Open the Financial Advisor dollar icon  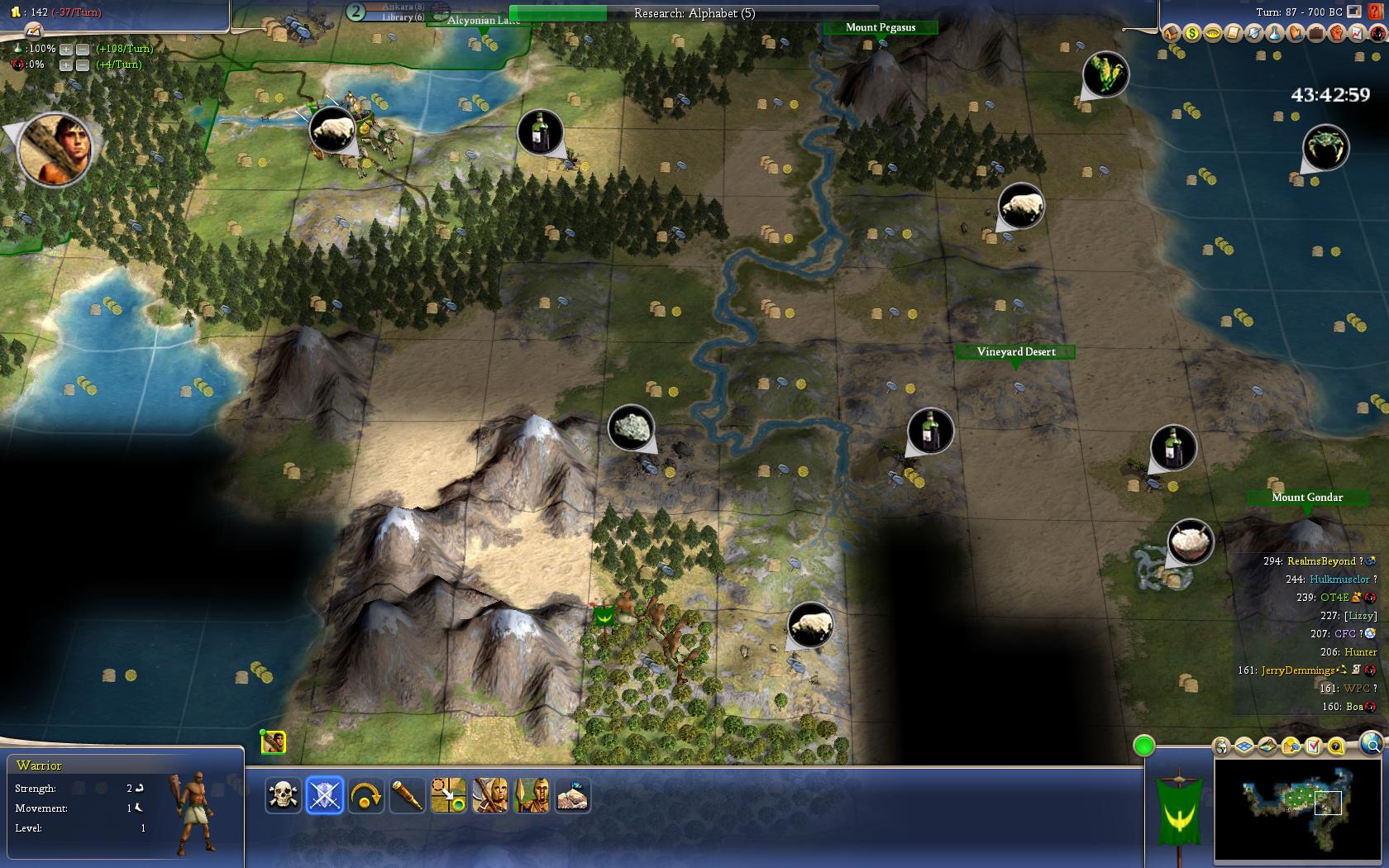click(1191, 33)
